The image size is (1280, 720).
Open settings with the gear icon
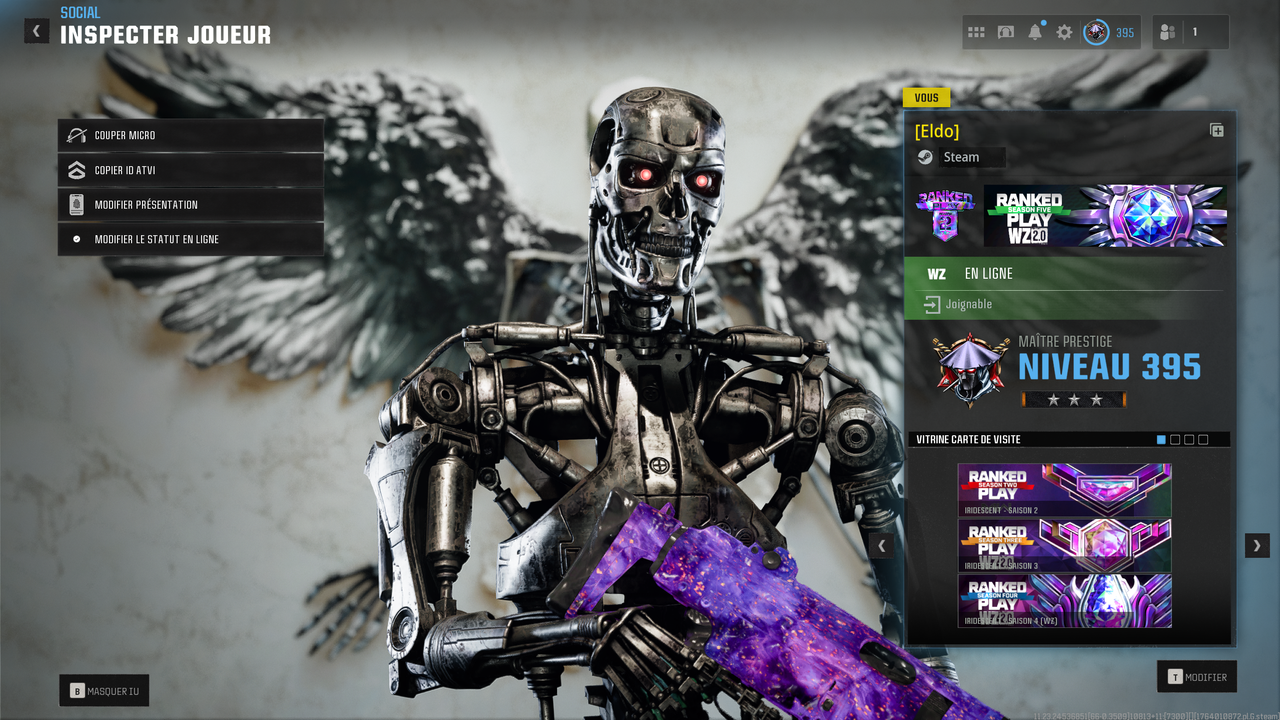[1064, 32]
